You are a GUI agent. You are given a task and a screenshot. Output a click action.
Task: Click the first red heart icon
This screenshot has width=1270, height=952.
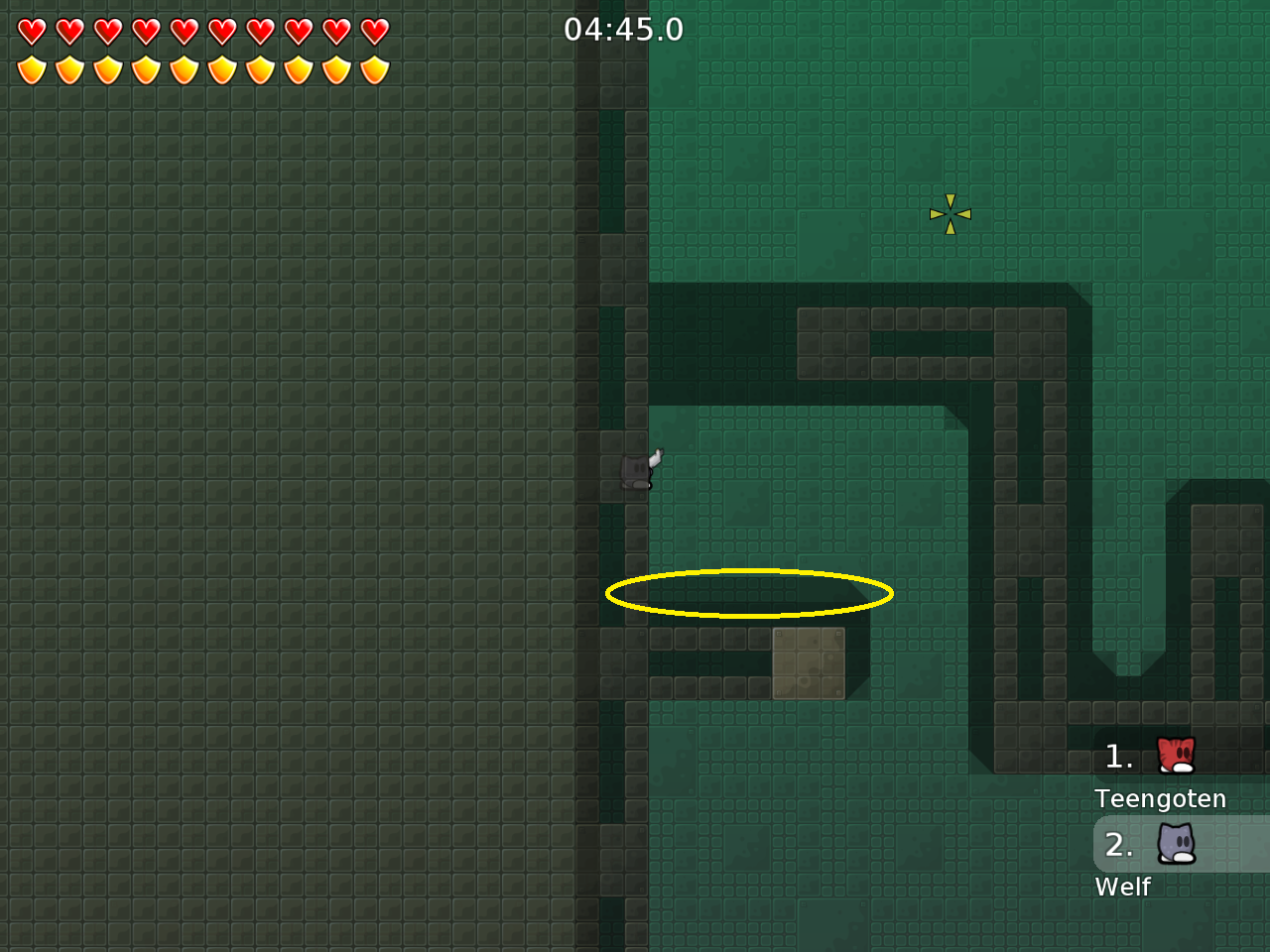(33, 31)
